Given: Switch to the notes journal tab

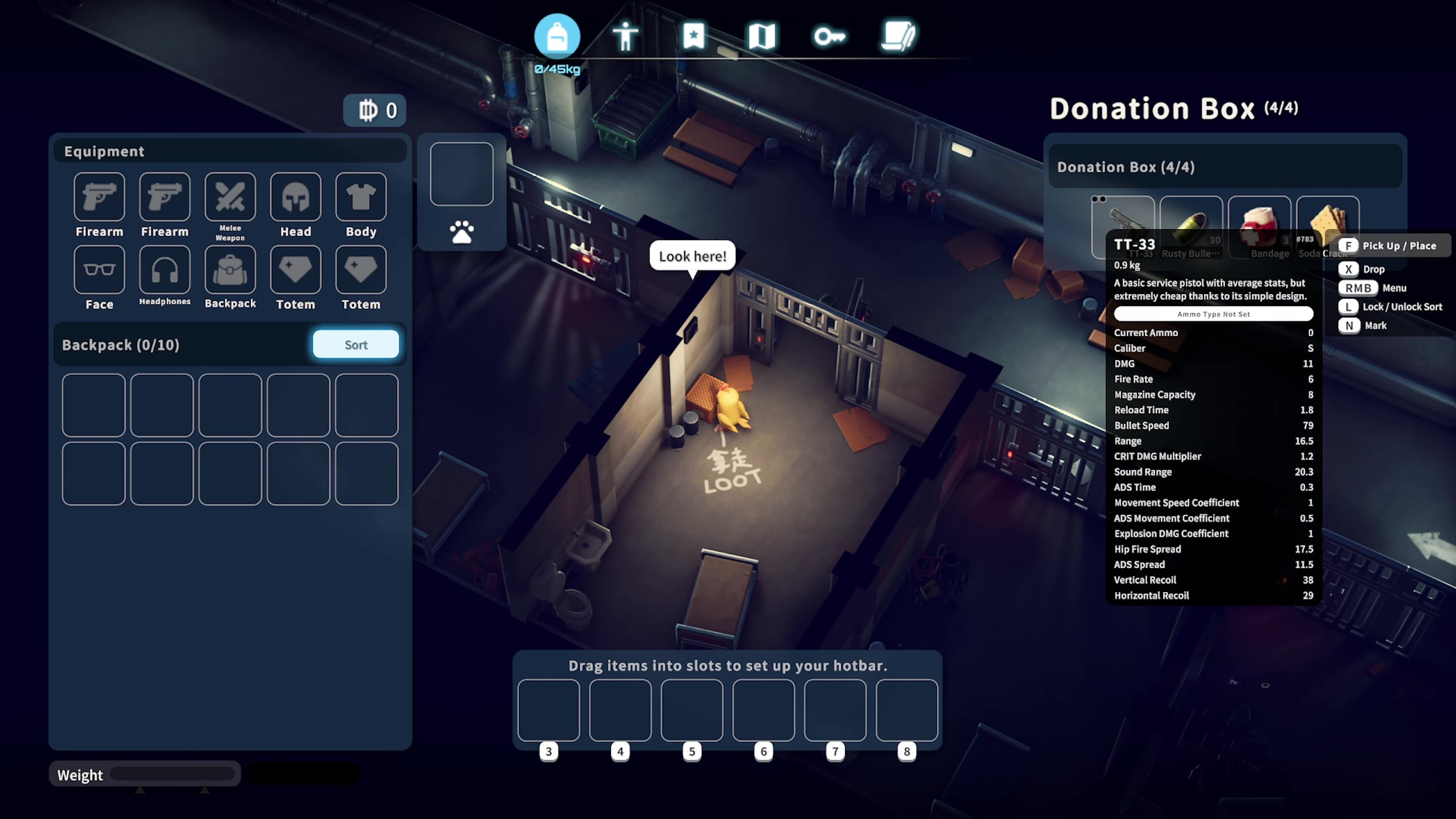Looking at the screenshot, I should pyautogui.click(x=898, y=36).
